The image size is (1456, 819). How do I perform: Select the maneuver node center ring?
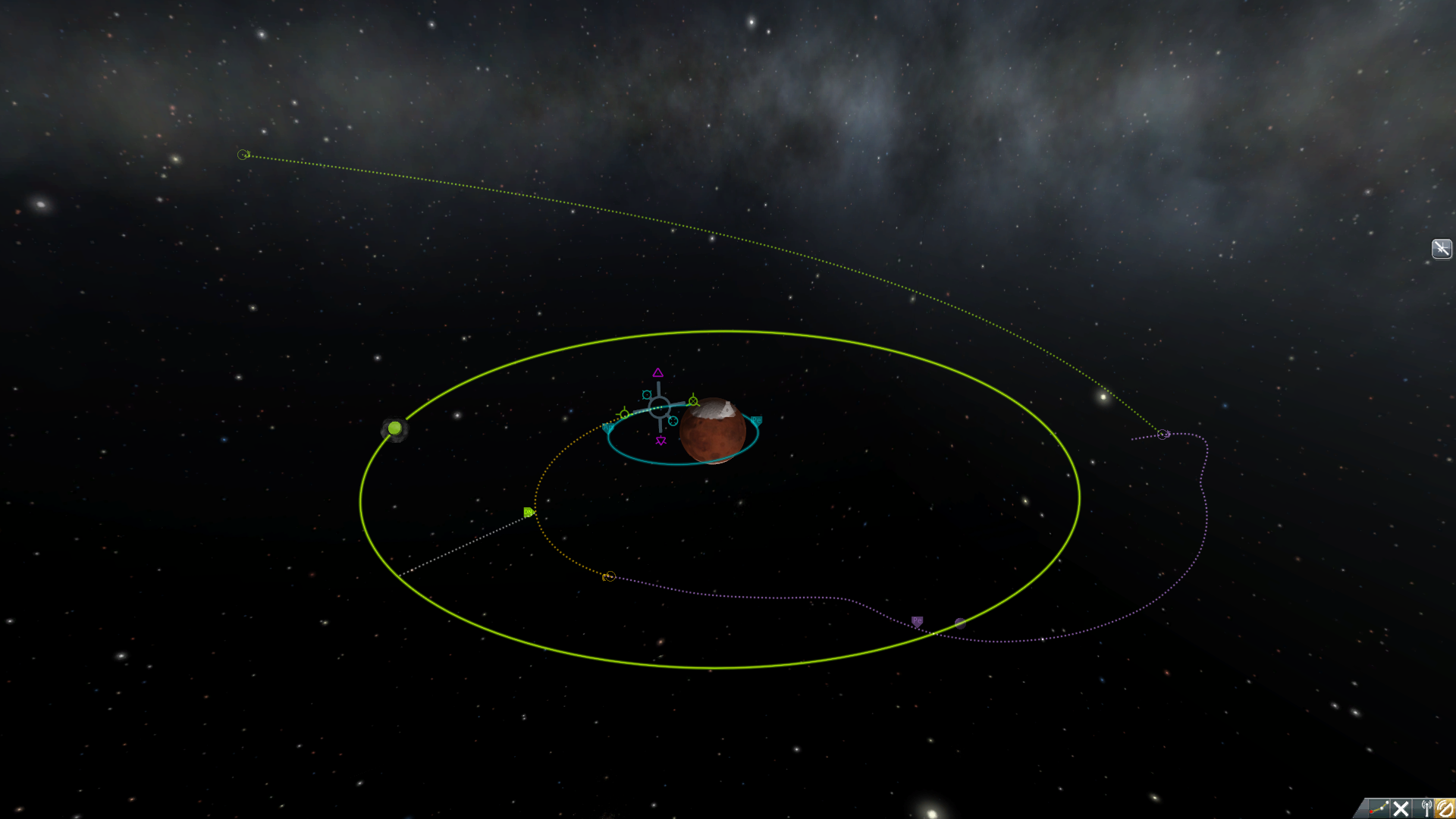659,408
